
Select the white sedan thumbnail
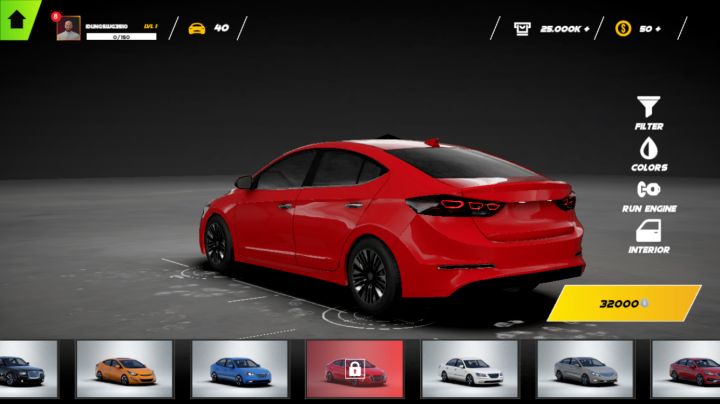point(469,369)
